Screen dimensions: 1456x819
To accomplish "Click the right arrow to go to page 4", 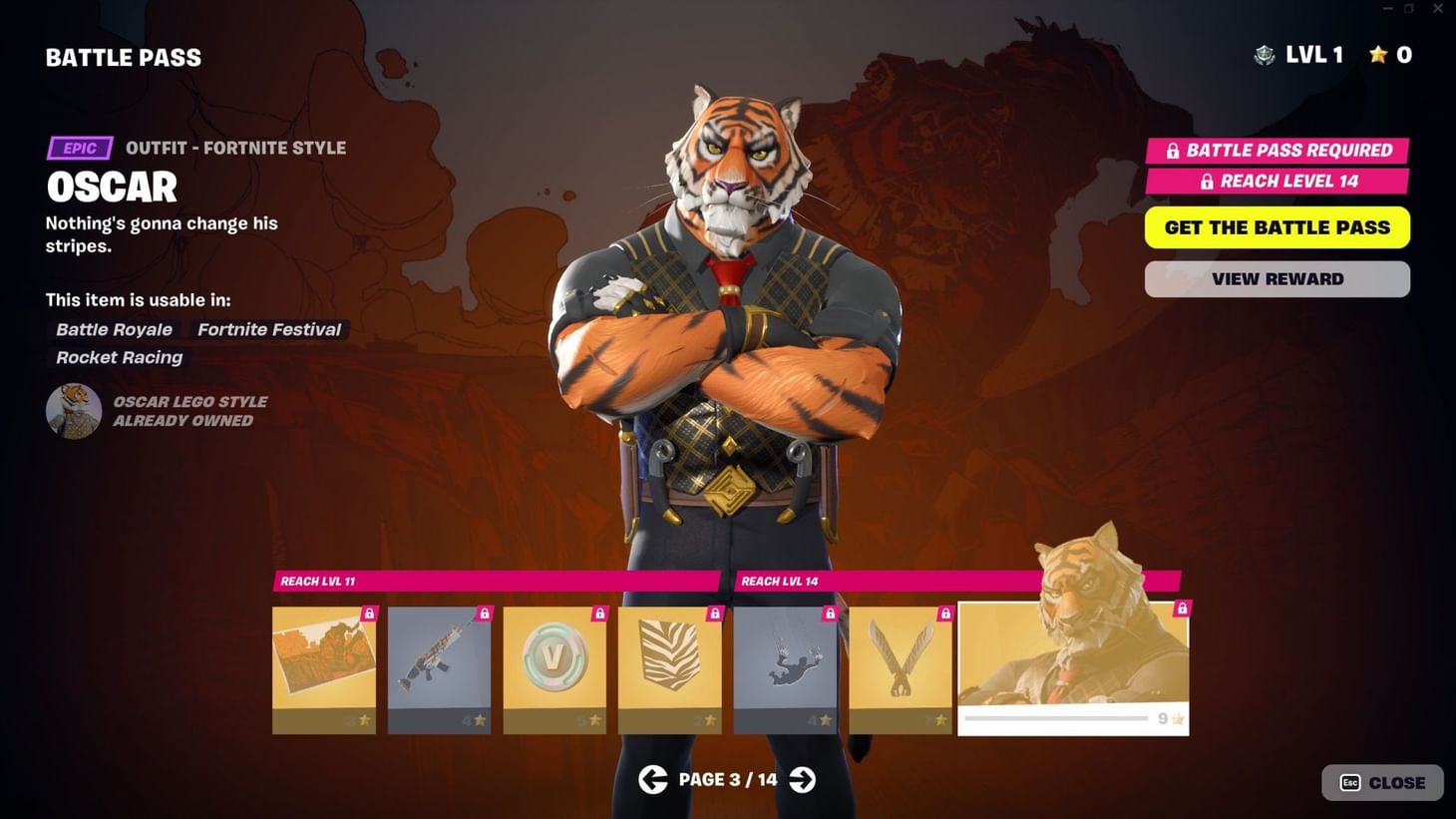I will (x=803, y=779).
